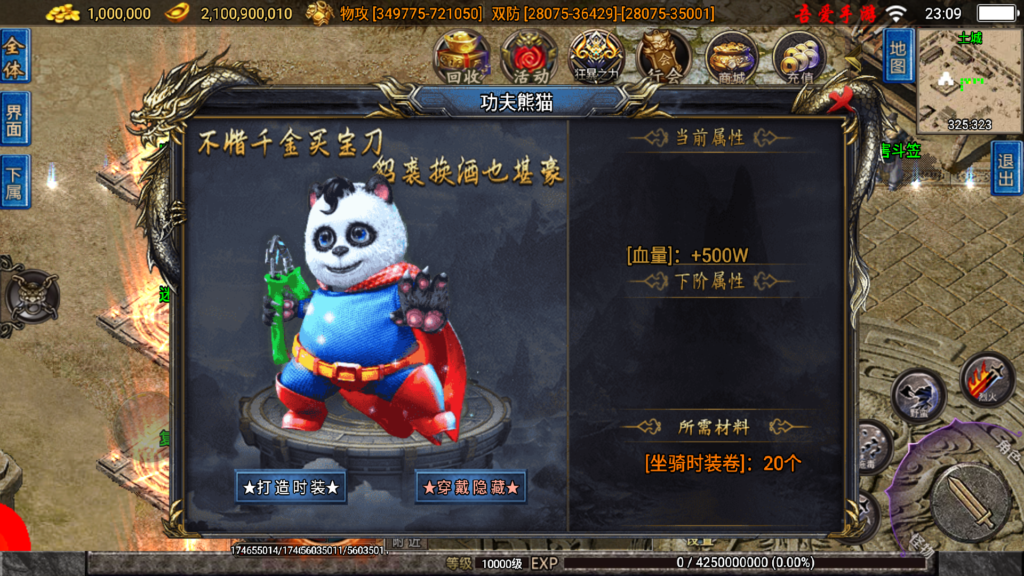Open the 活动 events icon
This screenshot has height=576, width=1024.
[x=529, y=57]
